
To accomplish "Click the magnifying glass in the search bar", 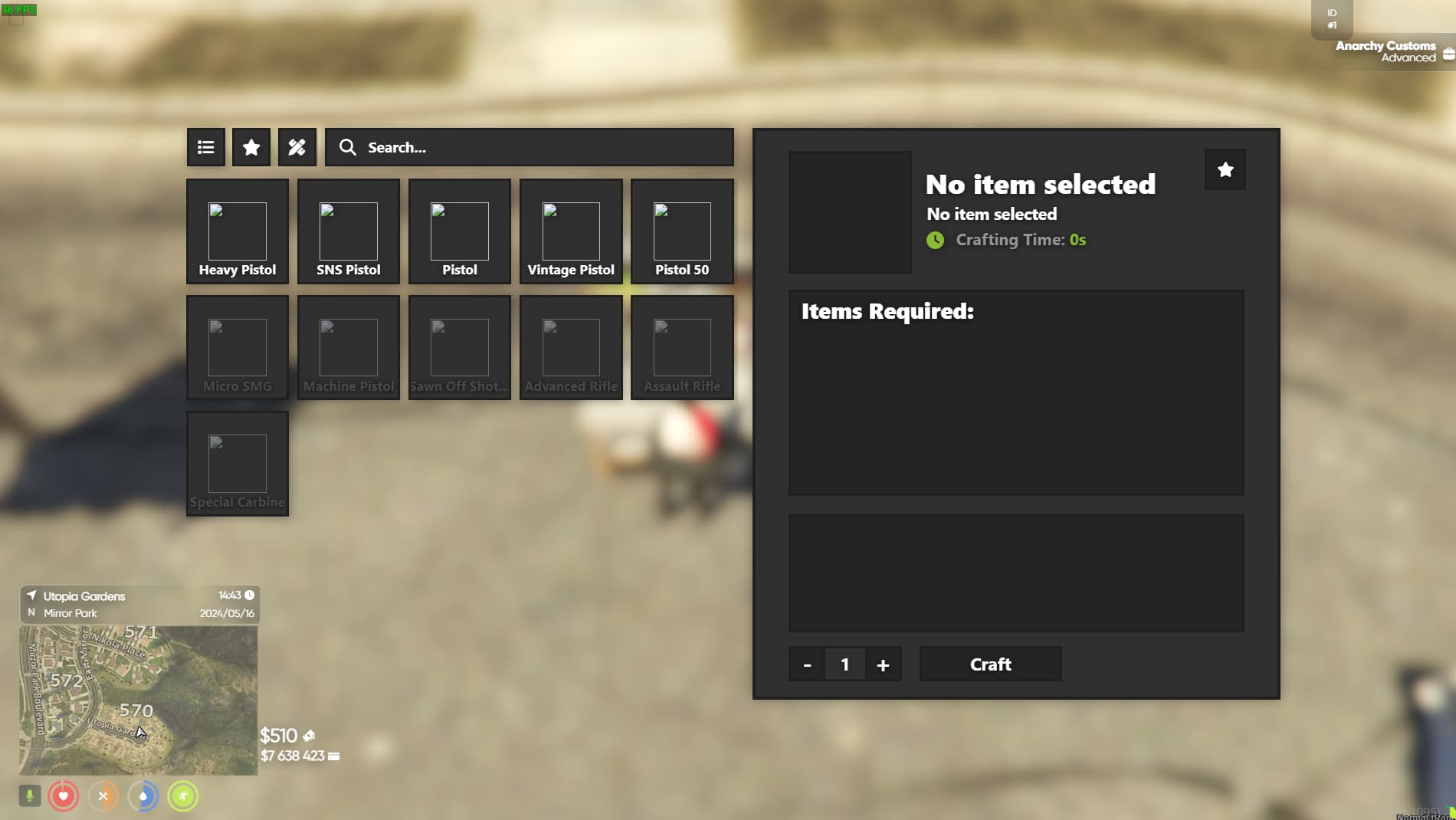I will click(x=349, y=147).
